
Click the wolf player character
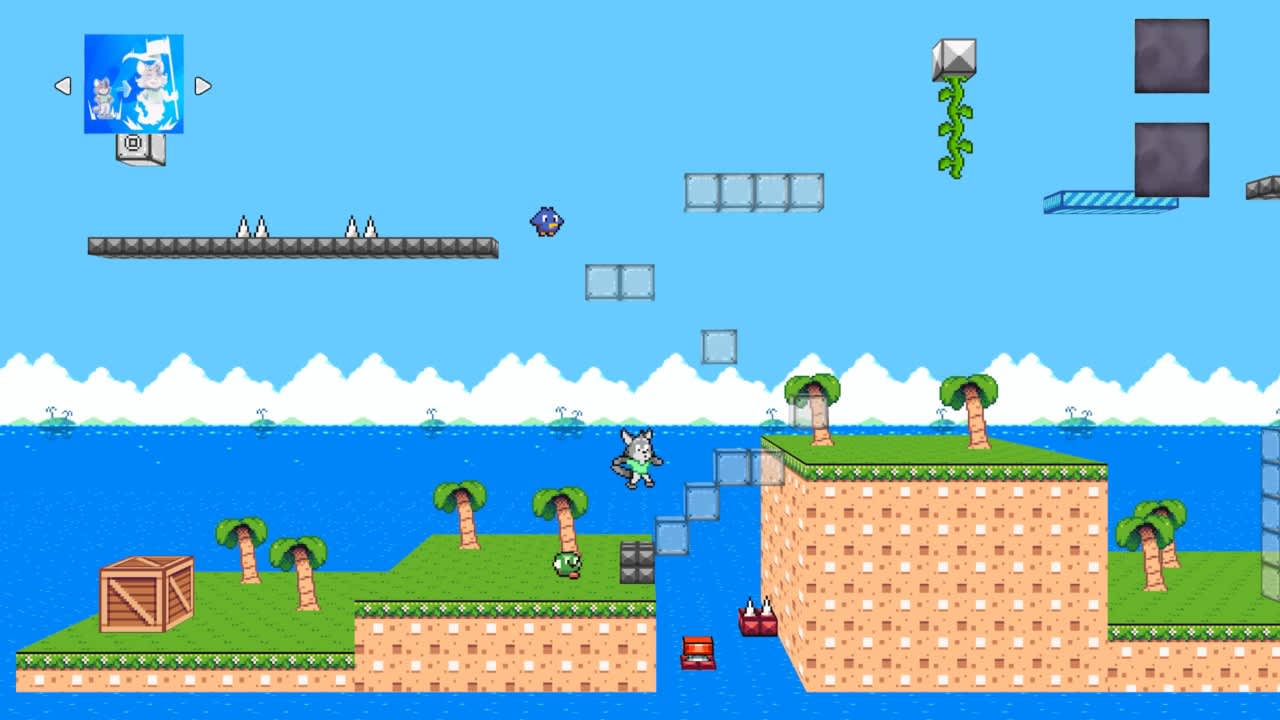point(636,459)
